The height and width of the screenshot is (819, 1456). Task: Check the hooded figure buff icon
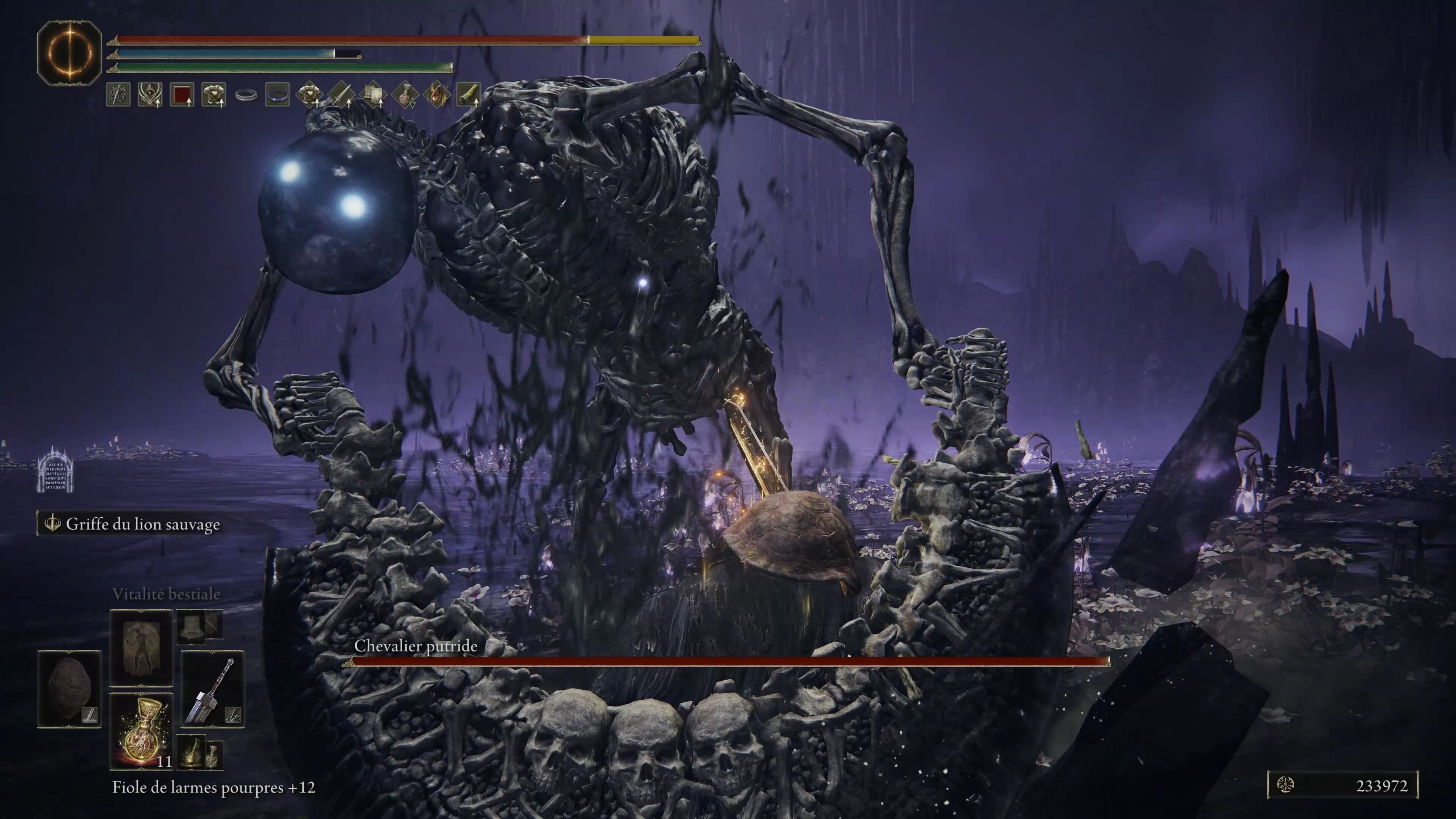(151, 95)
